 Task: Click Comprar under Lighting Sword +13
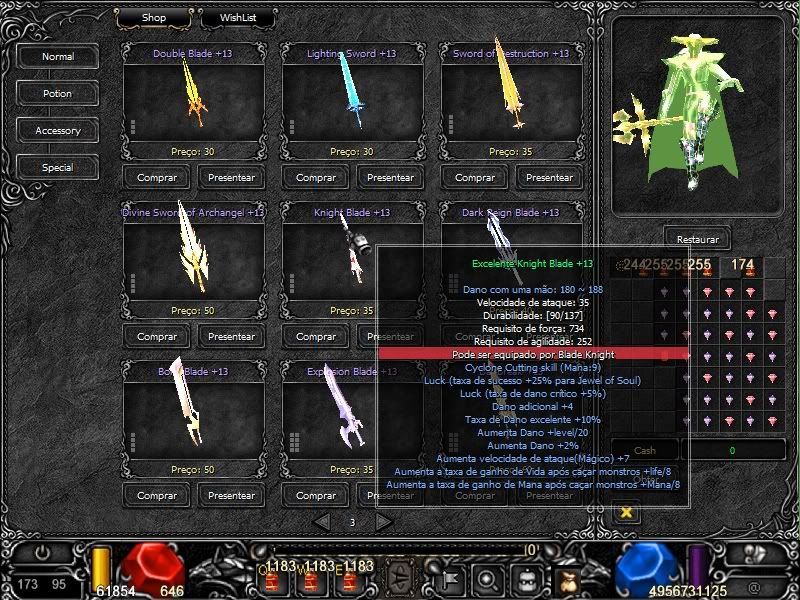point(316,178)
